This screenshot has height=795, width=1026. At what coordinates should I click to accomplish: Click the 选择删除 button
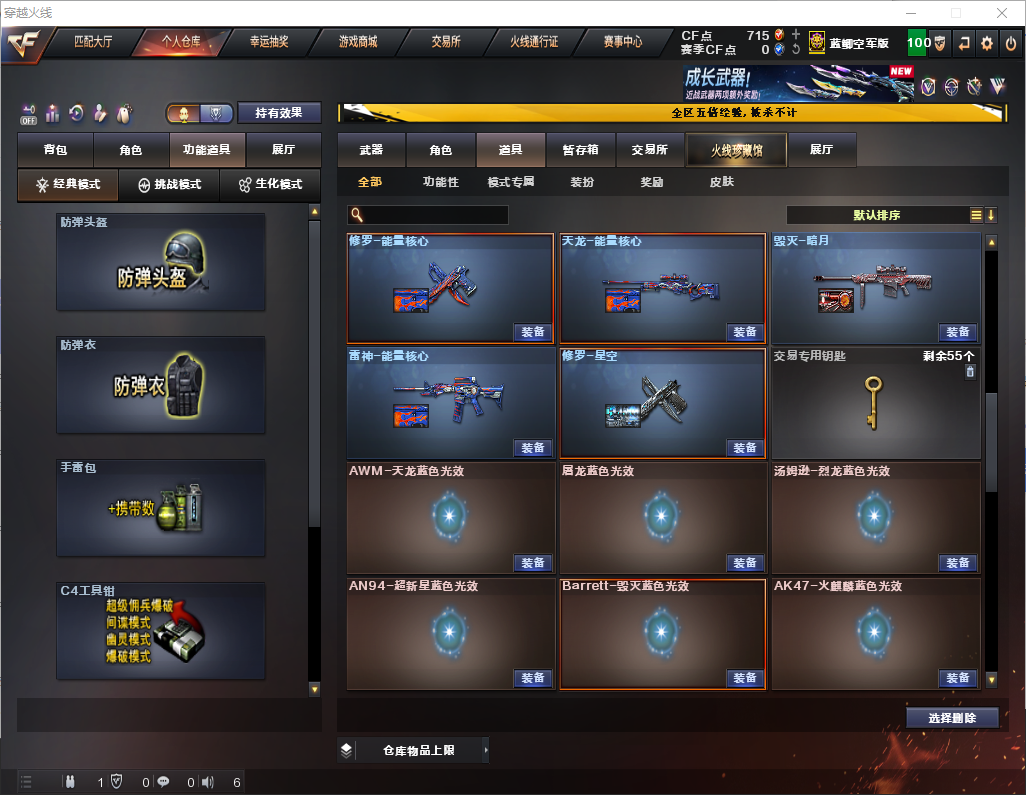[952, 718]
